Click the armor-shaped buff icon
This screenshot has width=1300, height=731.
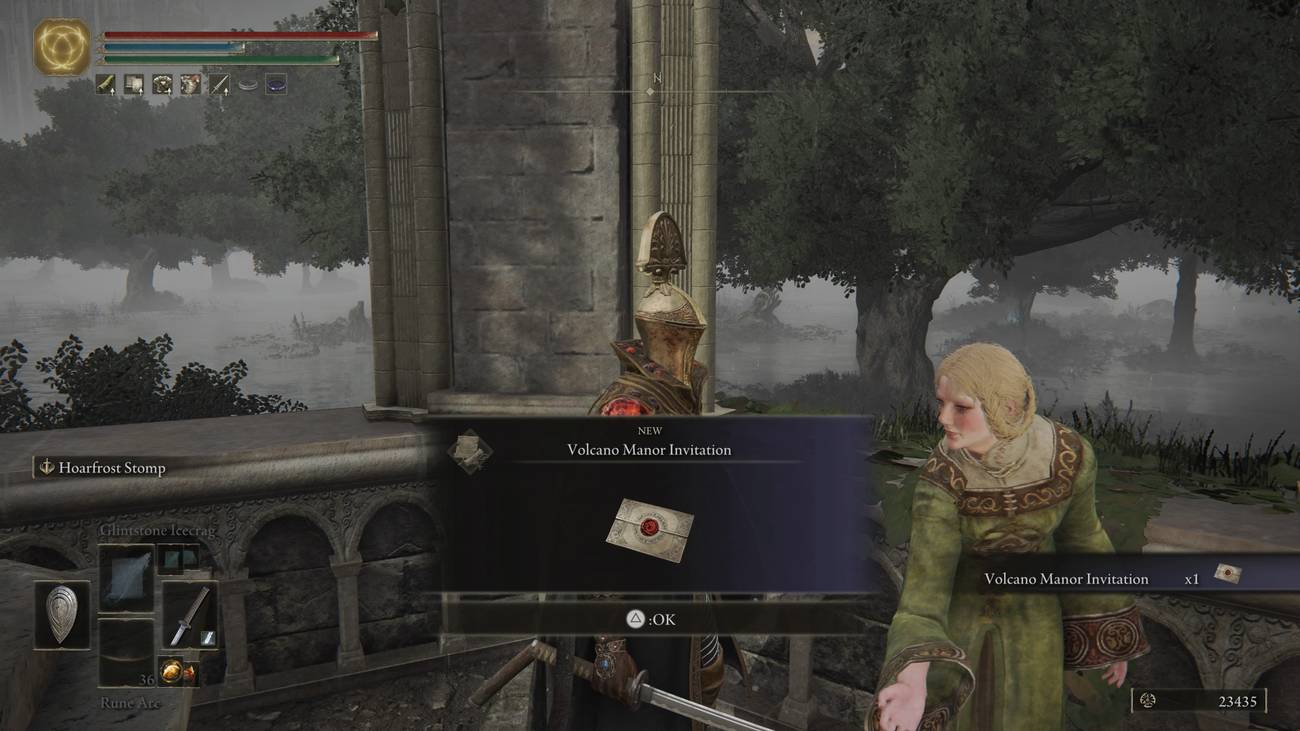(161, 83)
